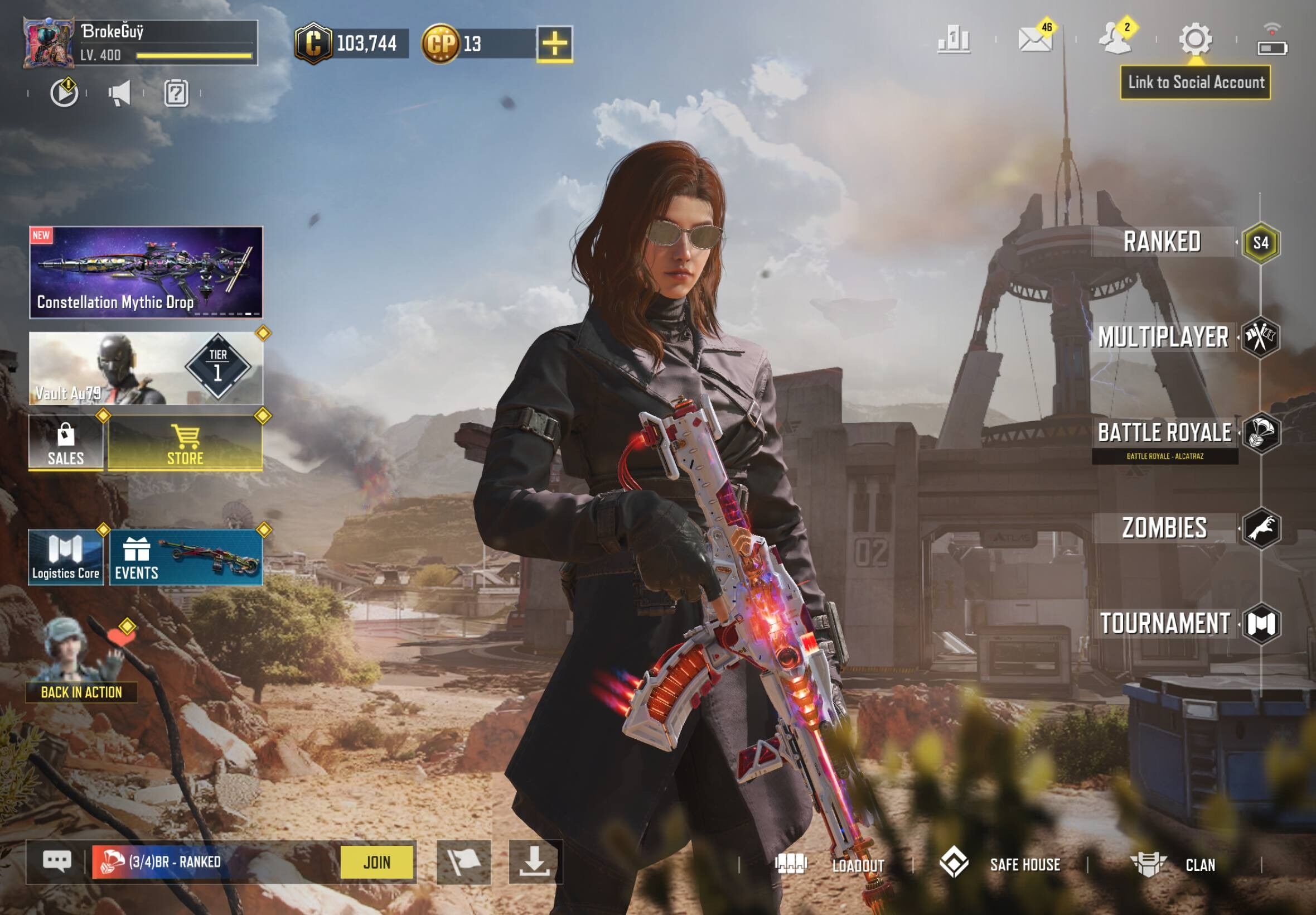1316x915 pixels.
Task: Open the Store
Action: click(185, 443)
